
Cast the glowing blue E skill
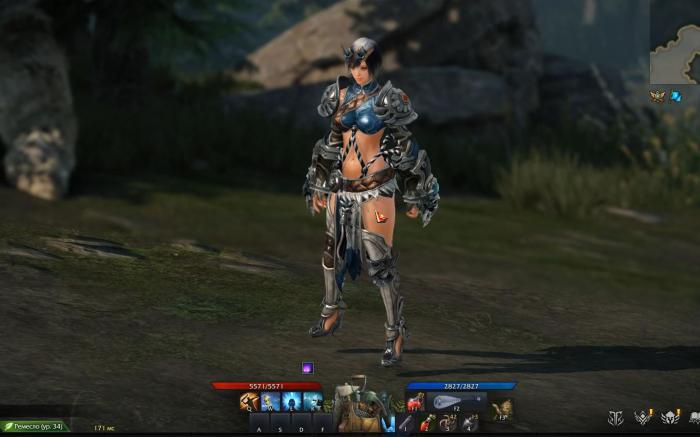pyautogui.click(x=291, y=401)
